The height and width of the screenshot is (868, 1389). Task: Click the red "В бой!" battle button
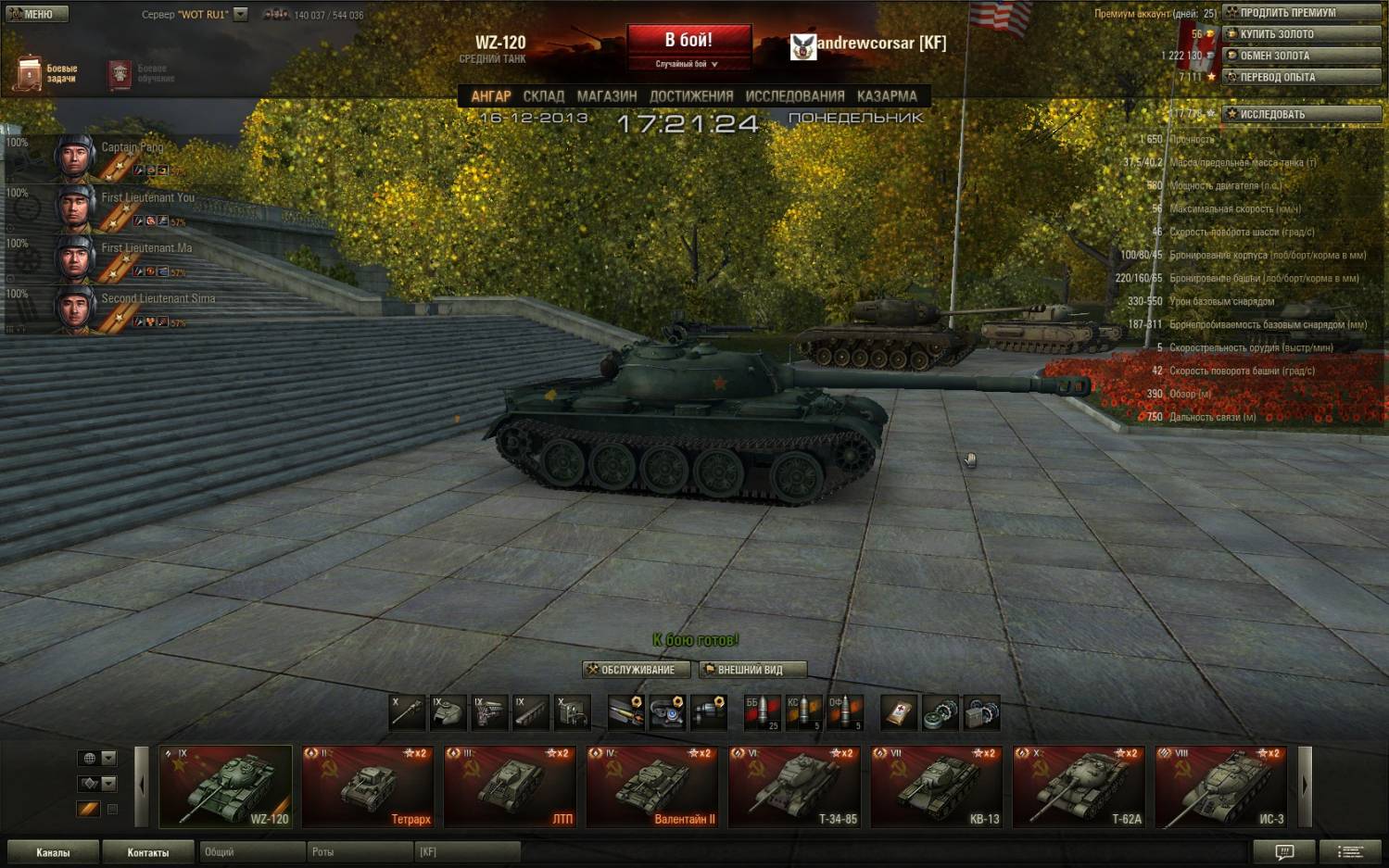[688, 41]
